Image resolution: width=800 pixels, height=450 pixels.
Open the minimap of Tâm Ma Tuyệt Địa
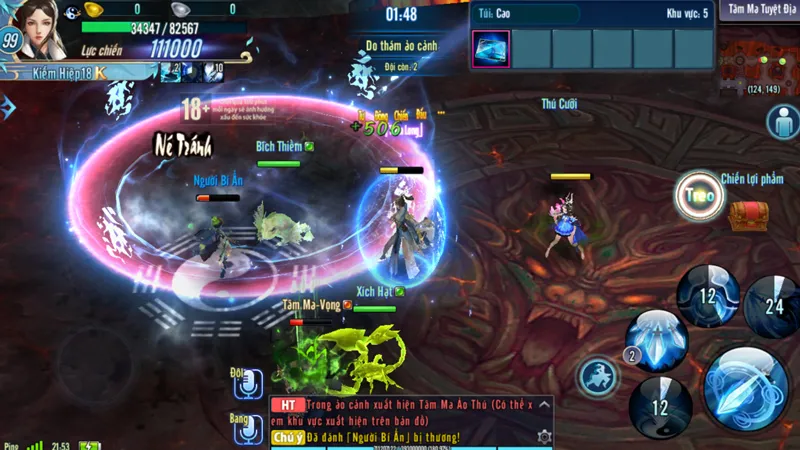tap(758, 58)
